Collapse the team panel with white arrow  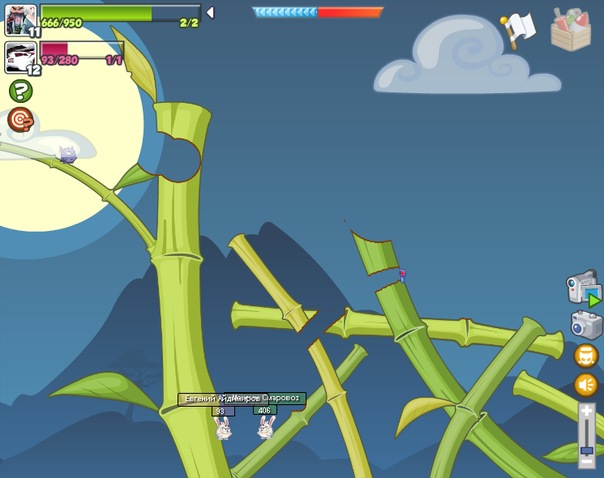(x=209, y=13)
